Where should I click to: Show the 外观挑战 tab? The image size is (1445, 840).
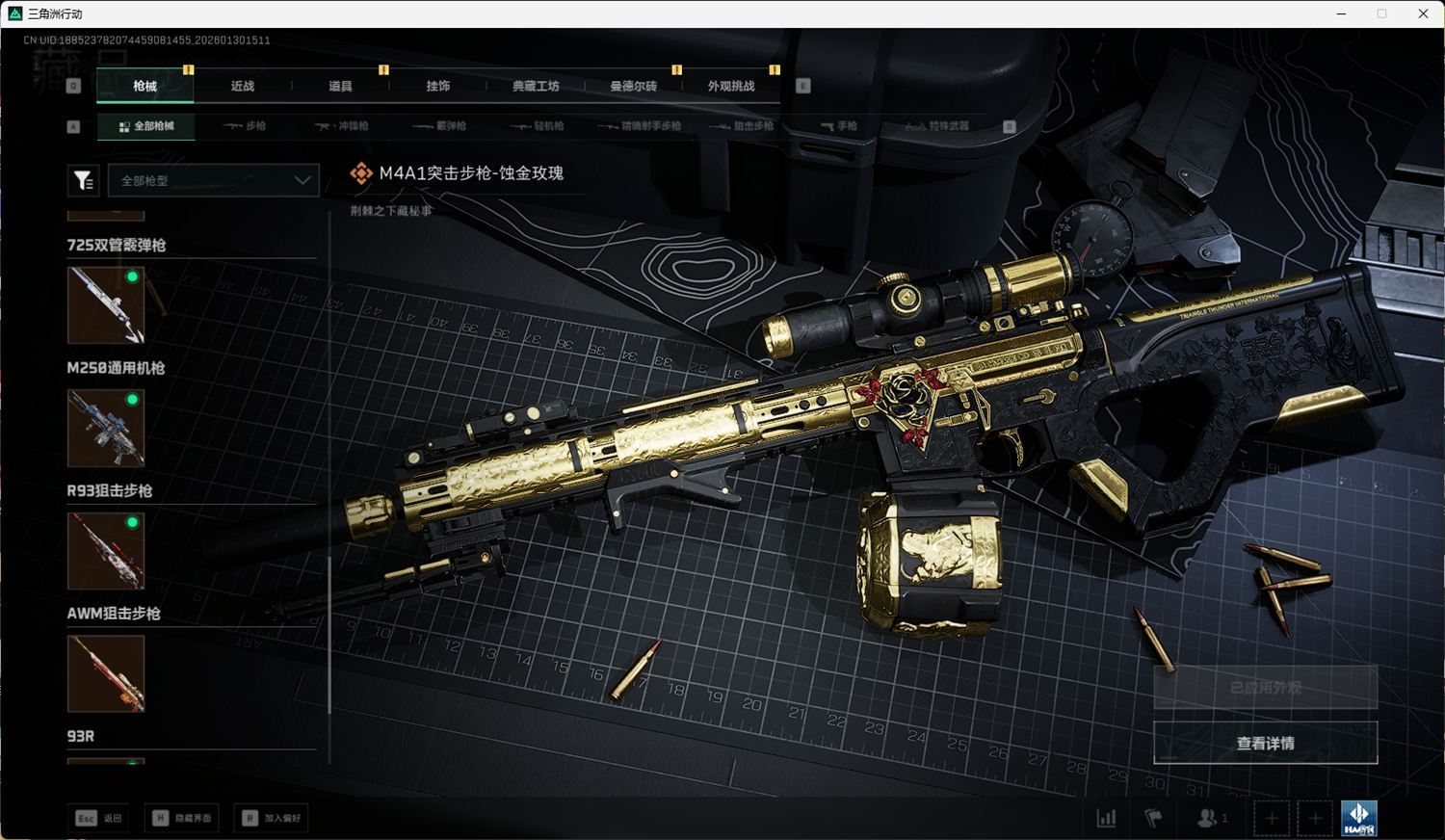(x=731, y=86)
